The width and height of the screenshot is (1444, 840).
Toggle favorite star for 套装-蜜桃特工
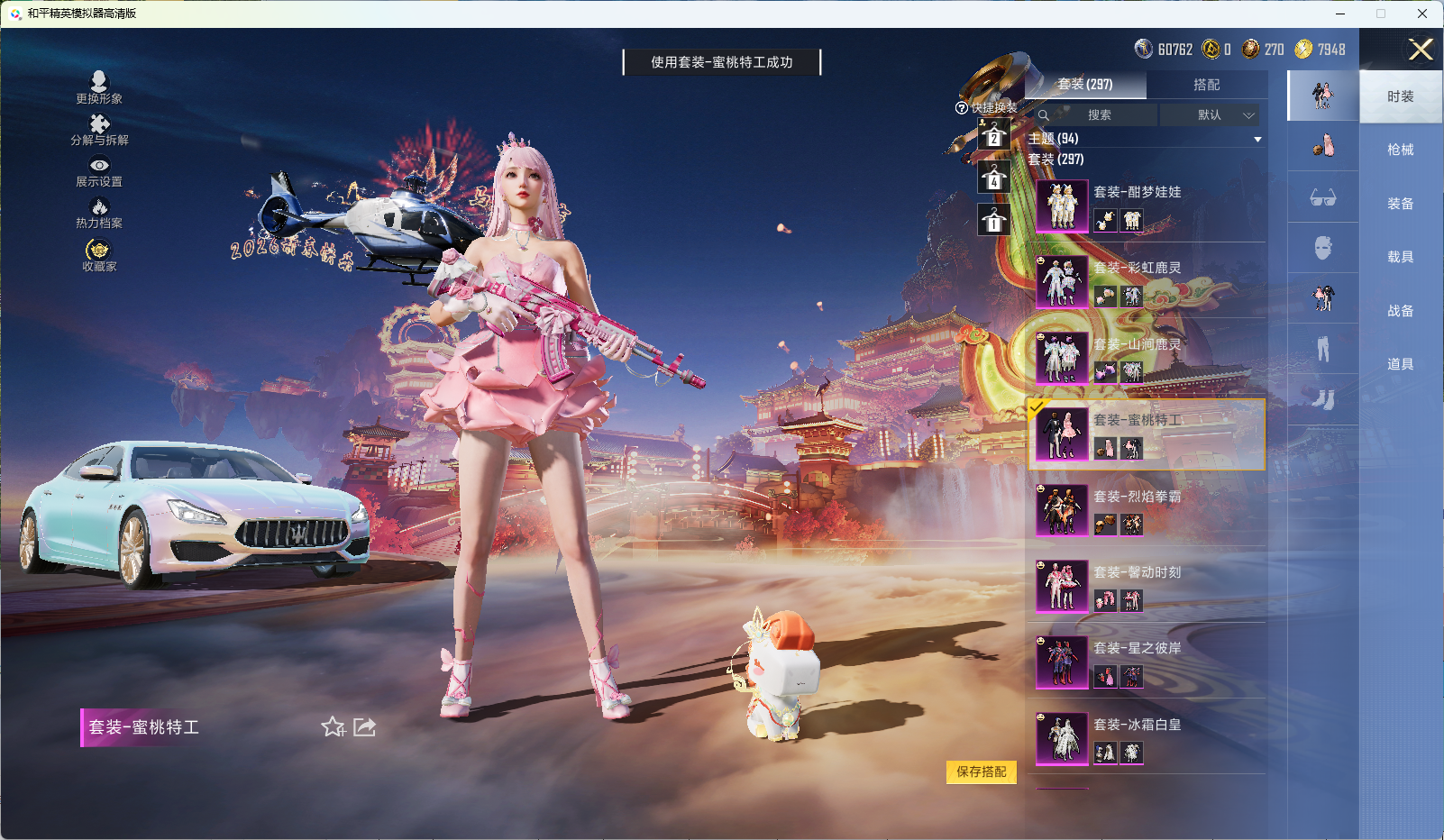[x=334, y=727]
